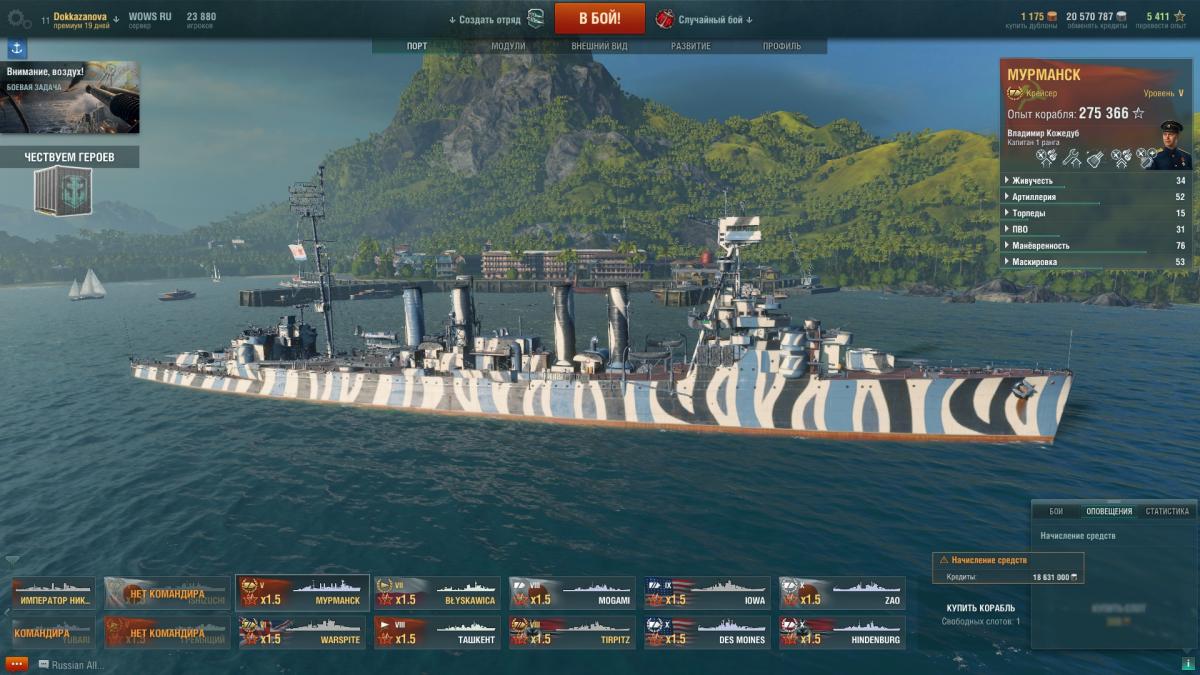Open the Внимание, воздух! combat mission banner

click(70, 97)
